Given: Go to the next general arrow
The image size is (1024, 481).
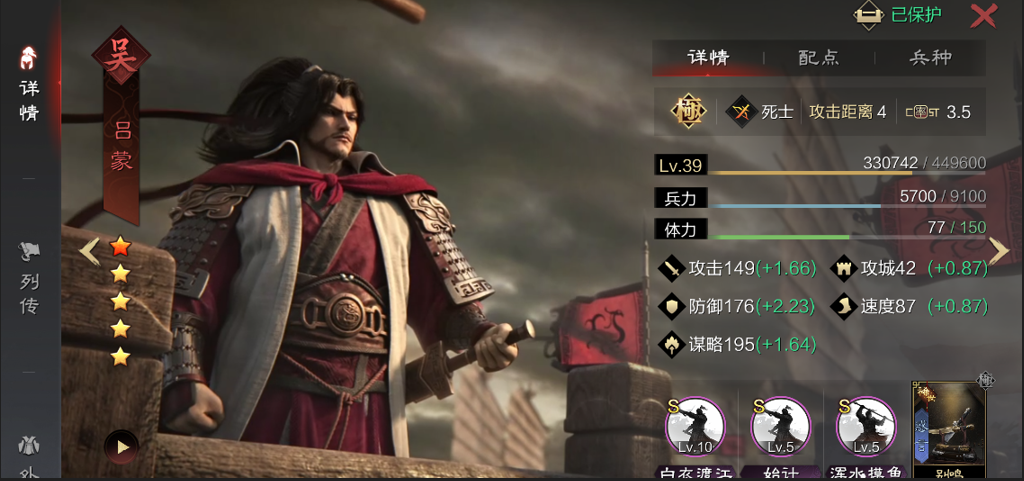Looking at the screenshot, I should (998, 250).
